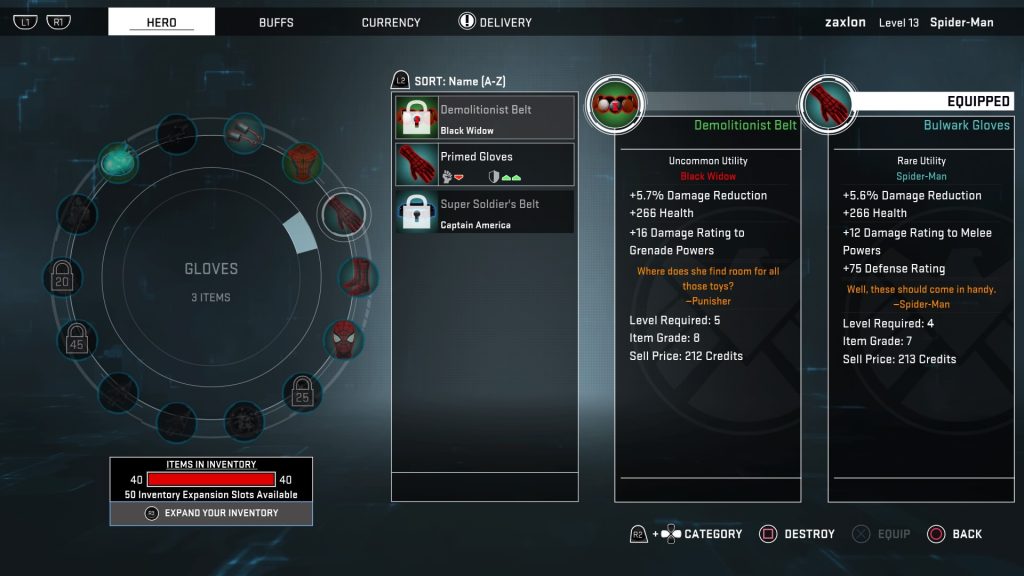This screenshot has height=576, width=1024.
Task: Choose Primed Gloves in the item list
Action: (x=485, y=165)
